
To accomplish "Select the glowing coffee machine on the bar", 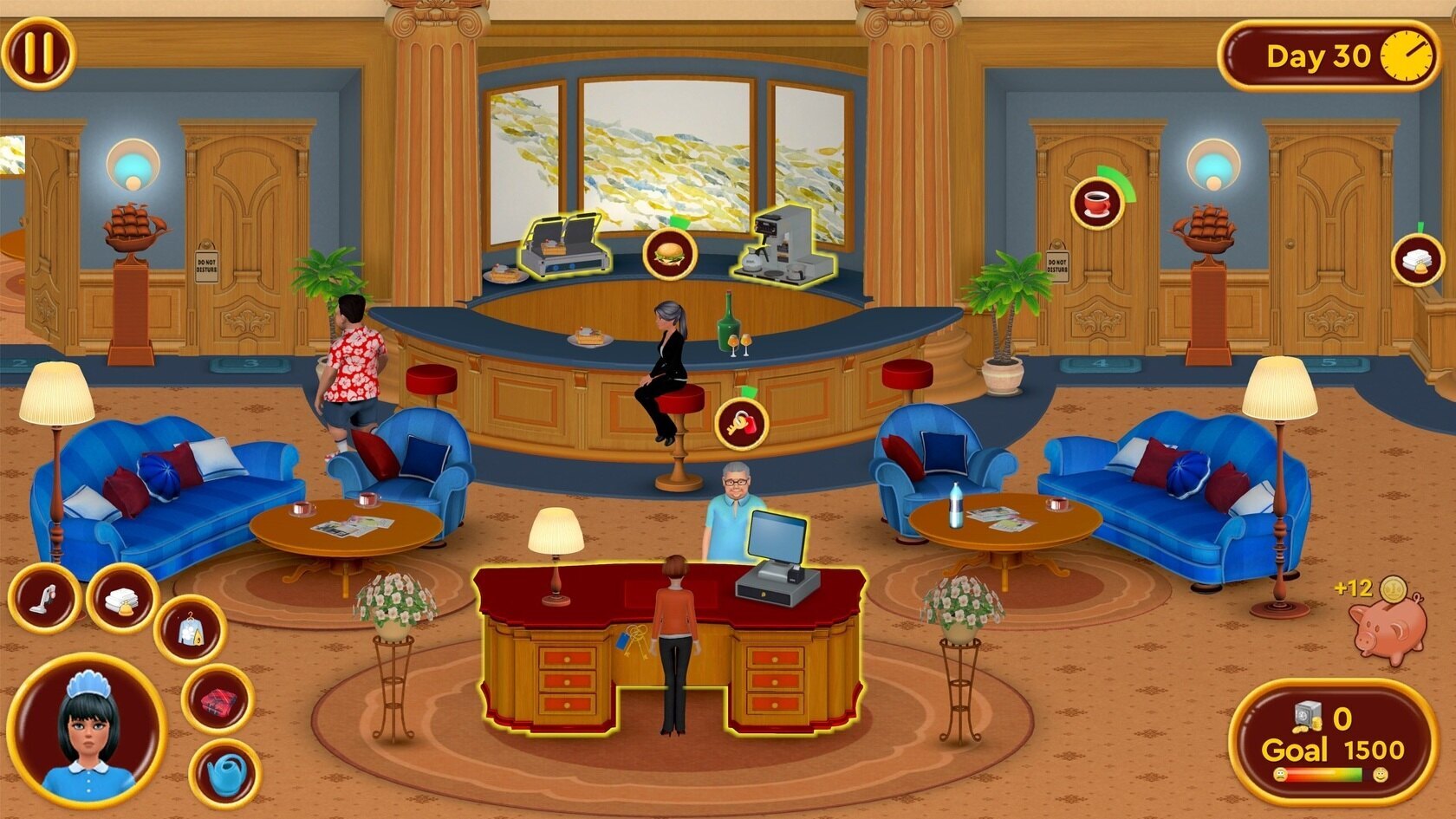I will (x=783, y=241).
